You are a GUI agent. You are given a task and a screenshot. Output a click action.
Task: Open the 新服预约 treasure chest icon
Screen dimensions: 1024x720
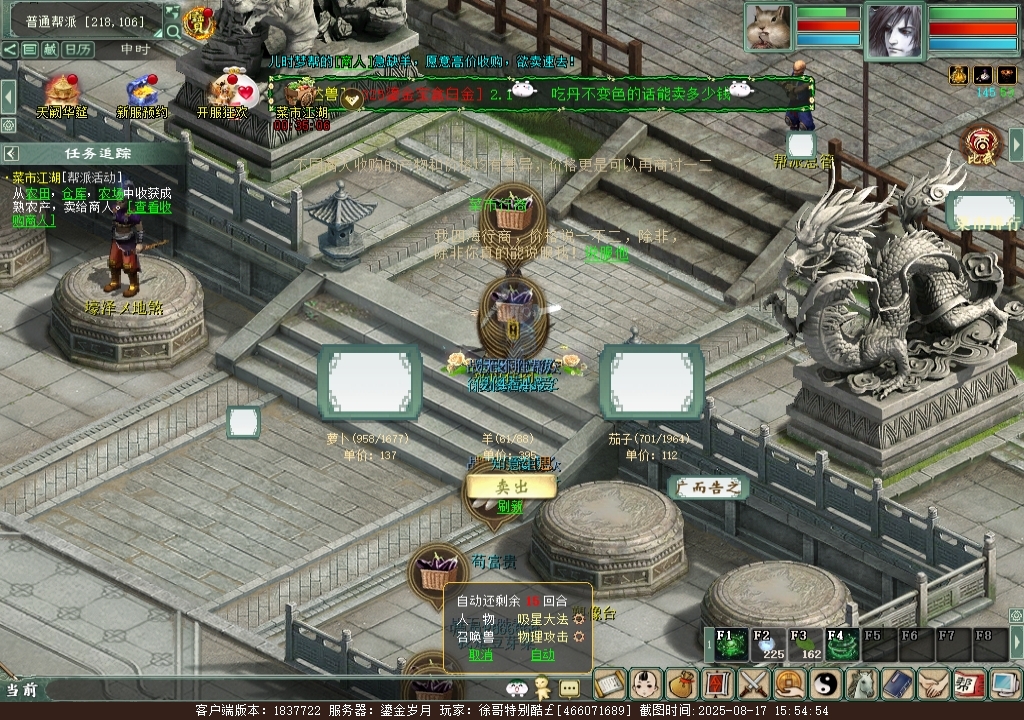pyautogui.click(x=141, y=92)
